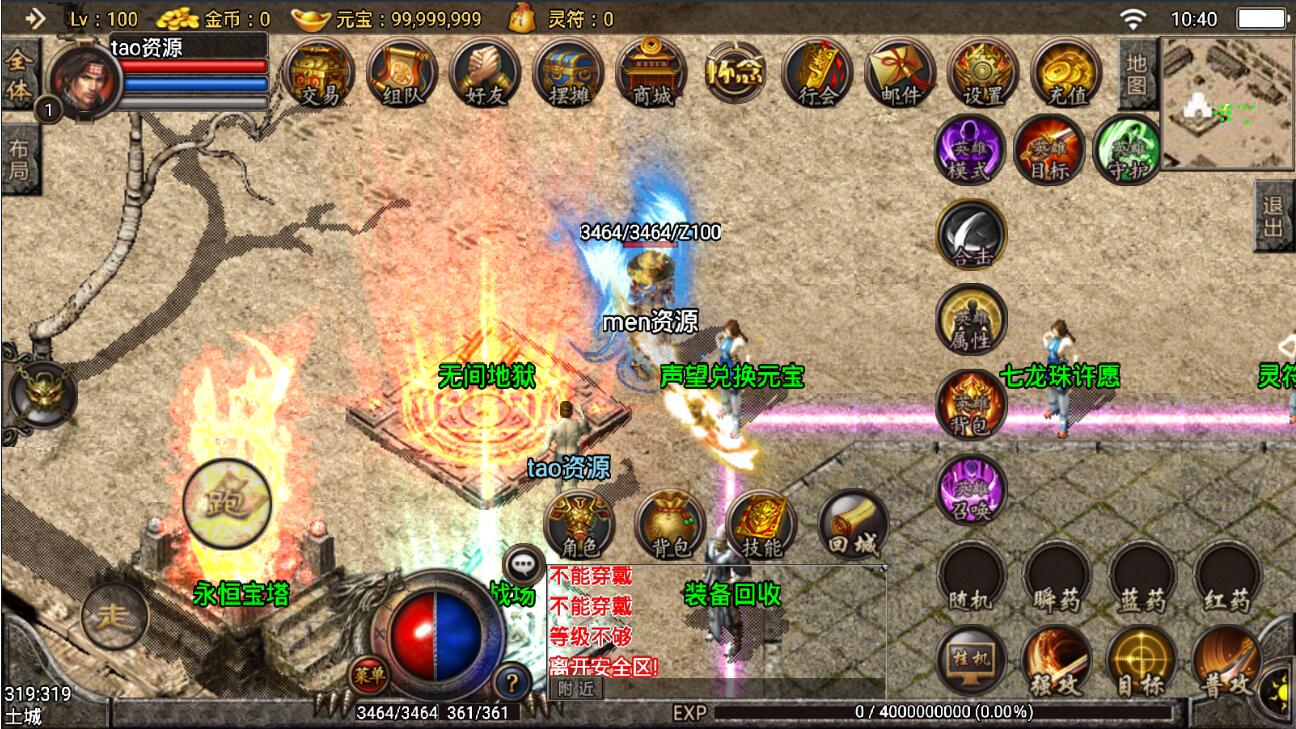Activate the 普攻 normal attack

coord(1226,662)
